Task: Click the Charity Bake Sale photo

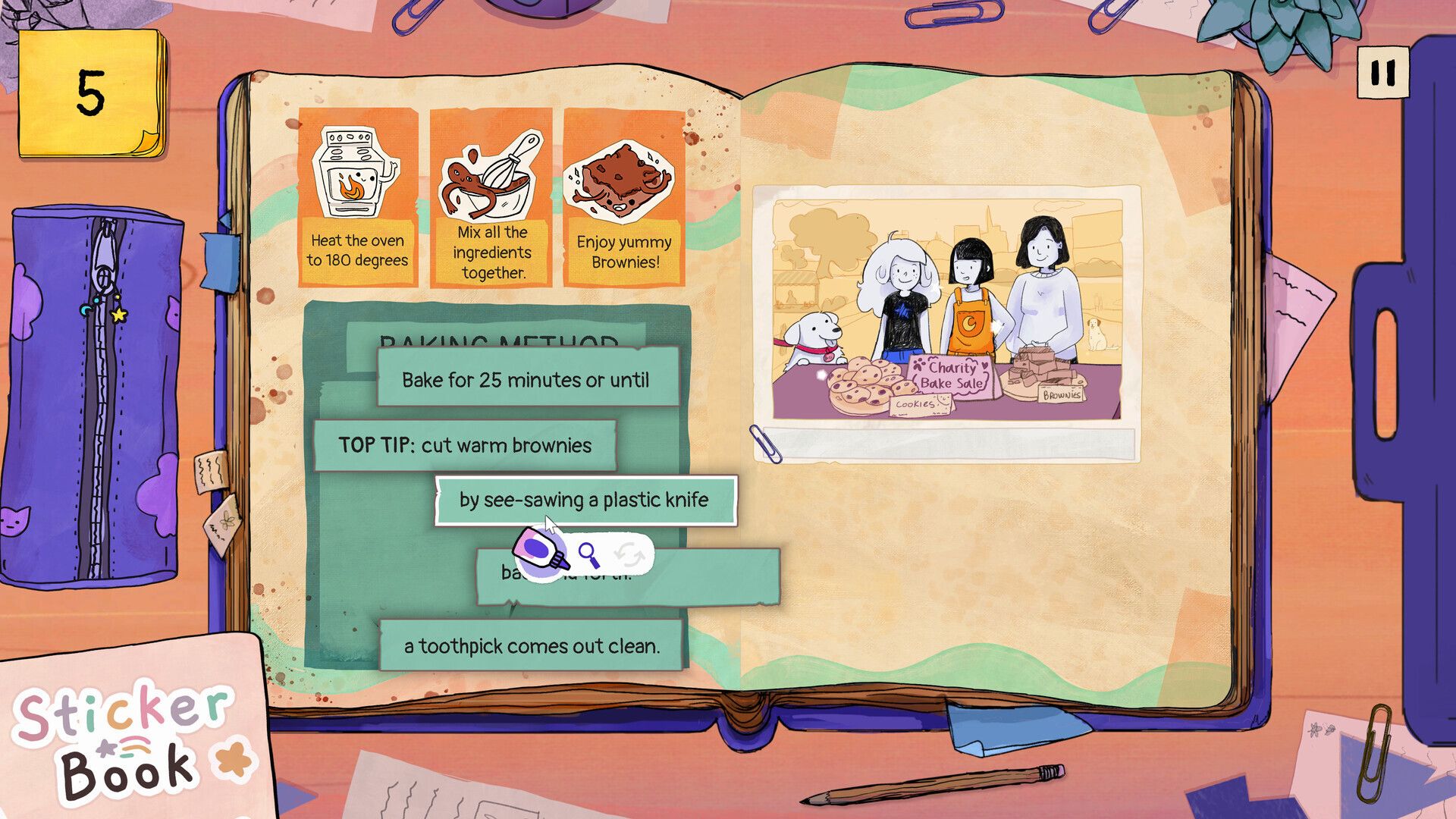Action: click(x=947, y=309)
